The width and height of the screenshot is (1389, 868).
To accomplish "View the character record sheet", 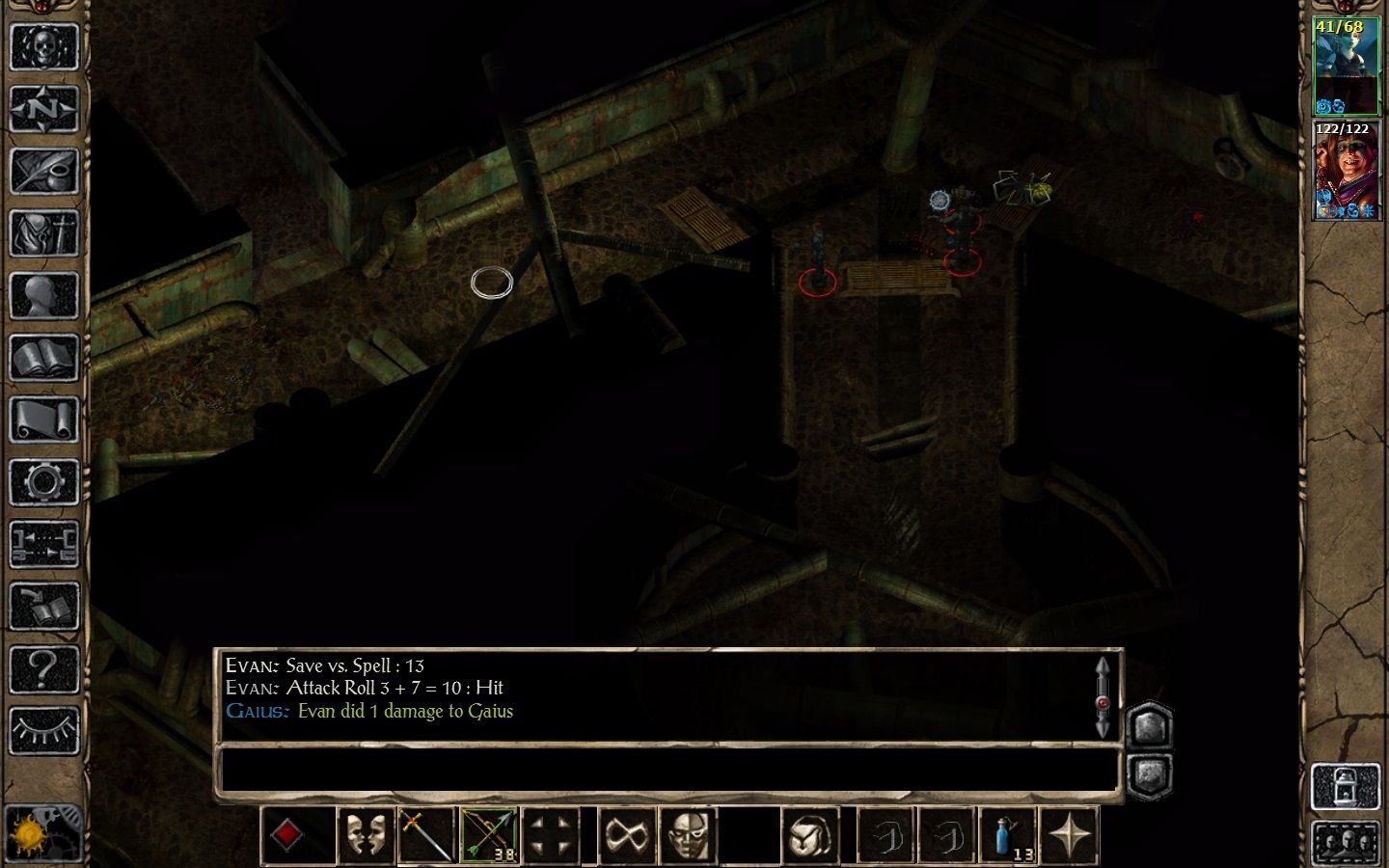I will (x=46, y=296).
